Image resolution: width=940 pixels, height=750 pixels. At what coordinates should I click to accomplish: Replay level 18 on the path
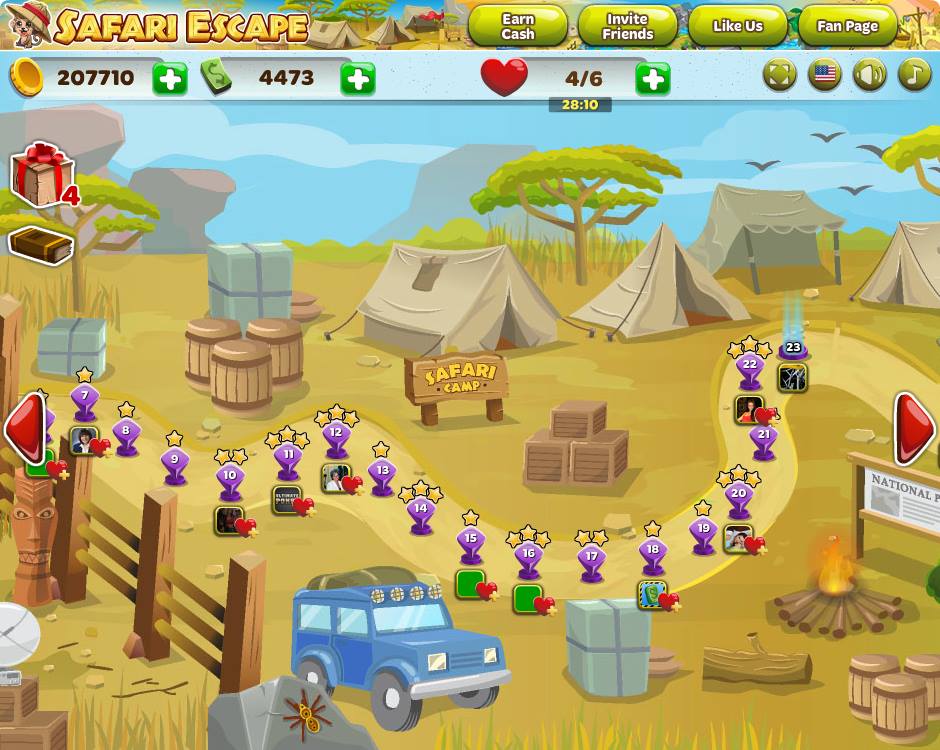[x=652, y=552]
